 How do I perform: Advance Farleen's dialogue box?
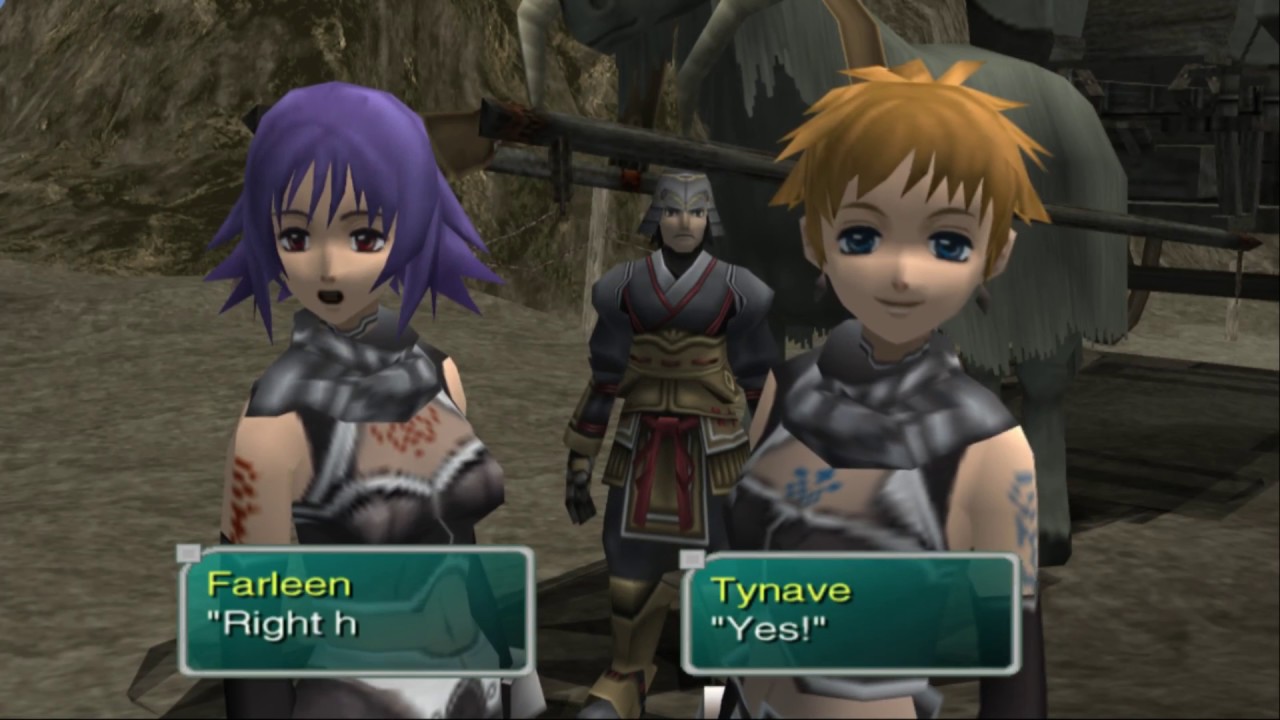(x=356, y=610)
